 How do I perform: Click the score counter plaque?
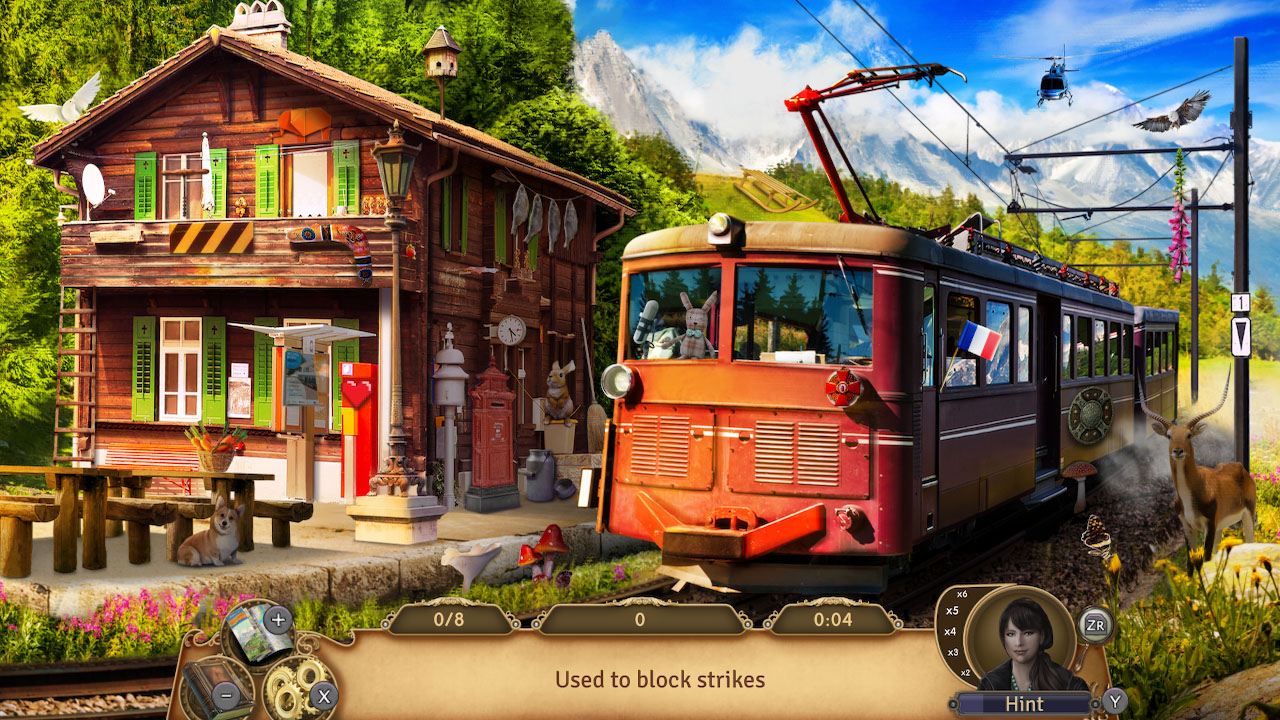pos(640,620)
